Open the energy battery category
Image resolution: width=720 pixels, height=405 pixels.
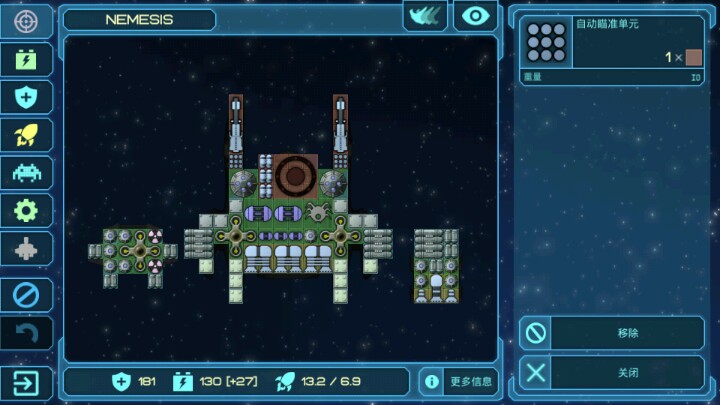[26, 59]
